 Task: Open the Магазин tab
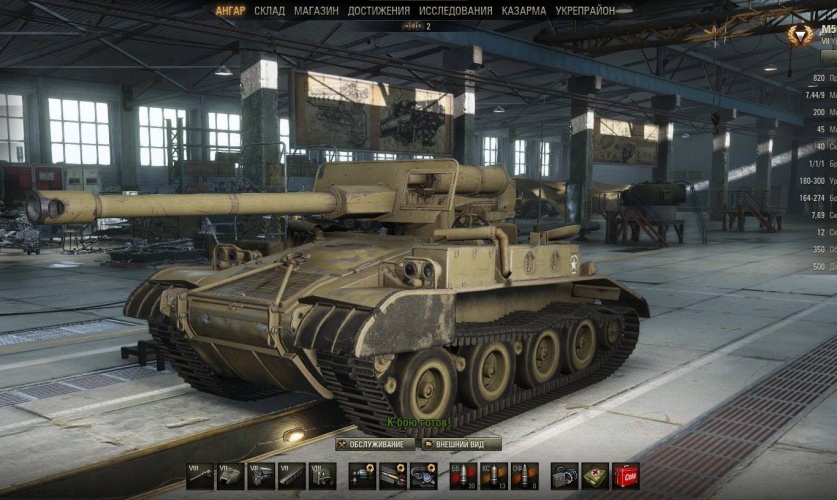tap(316, 11)
